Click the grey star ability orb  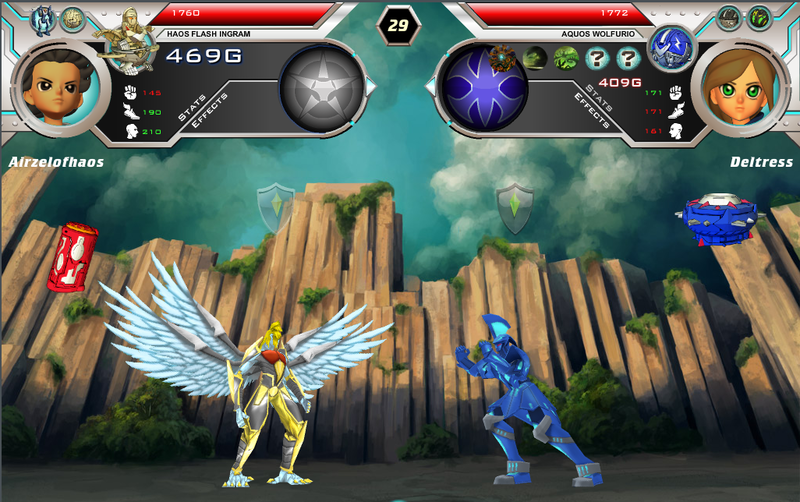[321, 90]
